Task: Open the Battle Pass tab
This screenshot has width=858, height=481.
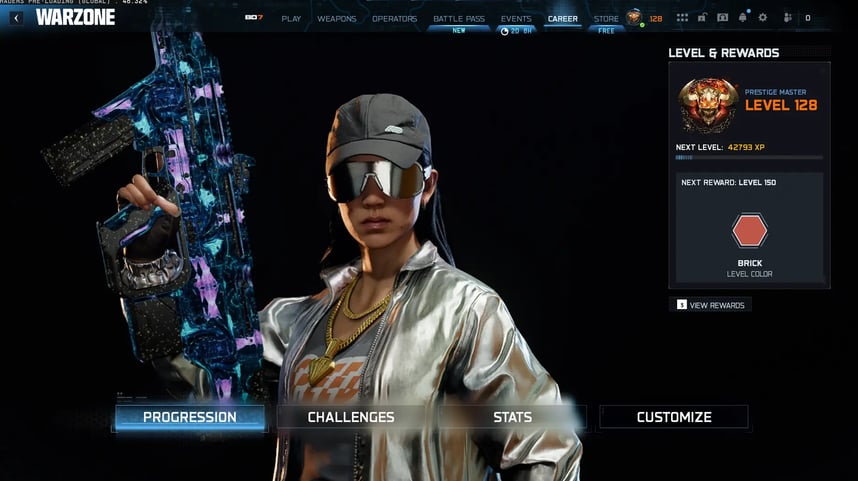Action: pyautogui.click(x=459, y=19)
